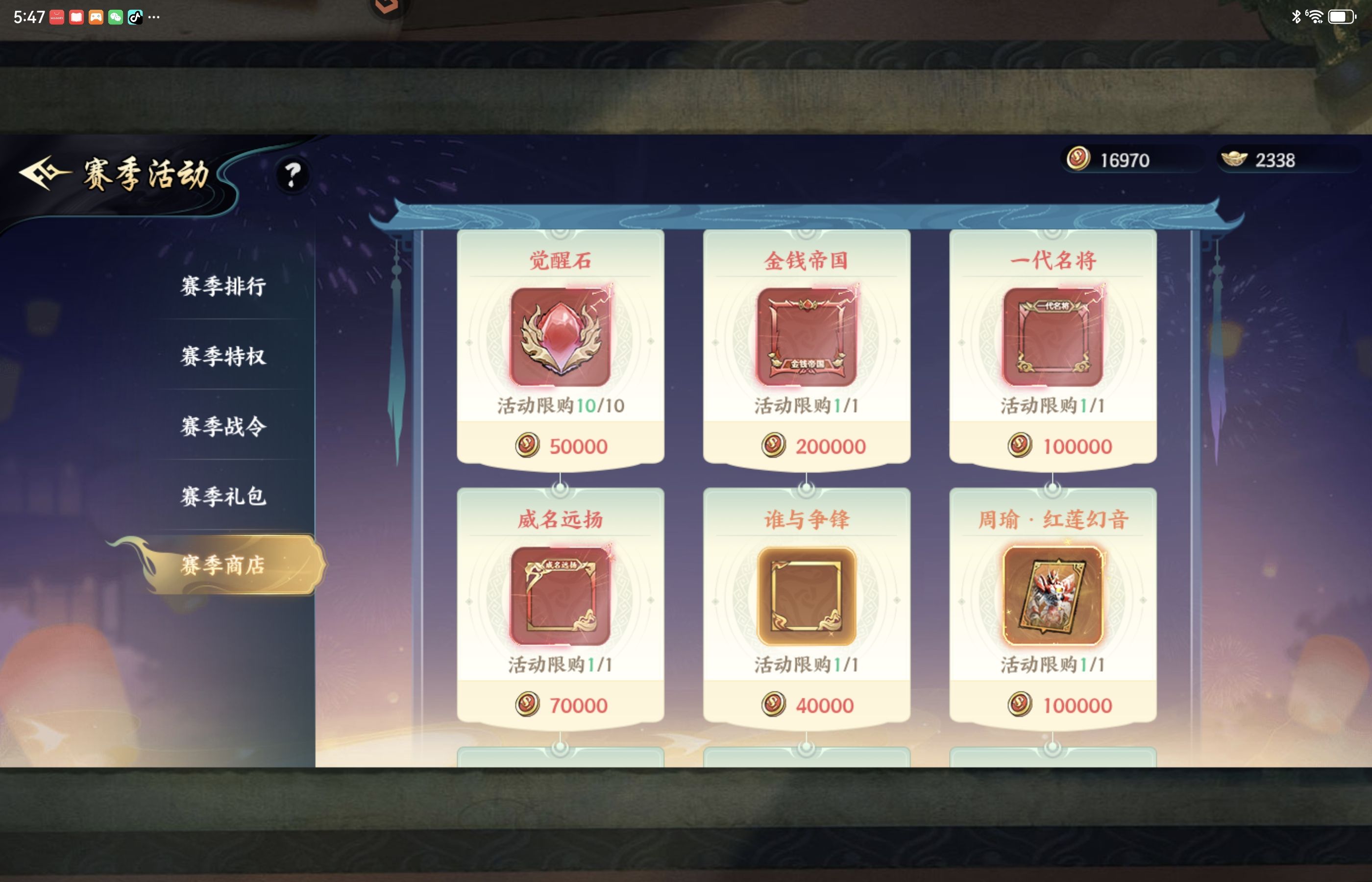Viewport: 1372px width, 882px height.
Task: Select the 威名远扬 frame item
Action: tap(560, 596)
